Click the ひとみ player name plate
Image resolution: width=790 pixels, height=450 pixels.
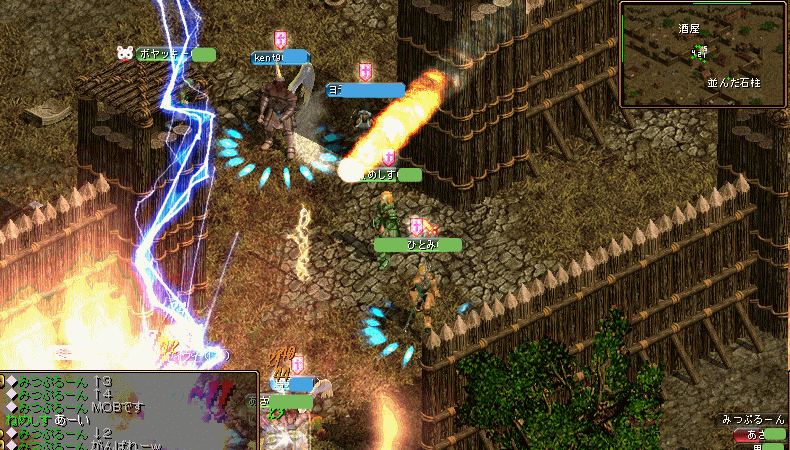[418, 244]
